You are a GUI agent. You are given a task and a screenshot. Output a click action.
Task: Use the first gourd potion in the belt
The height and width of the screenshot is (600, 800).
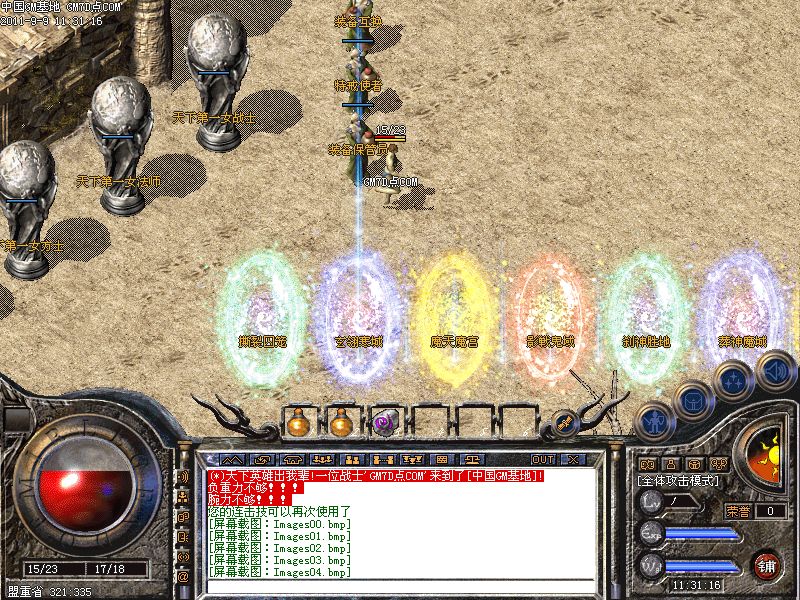pos(298,423)
